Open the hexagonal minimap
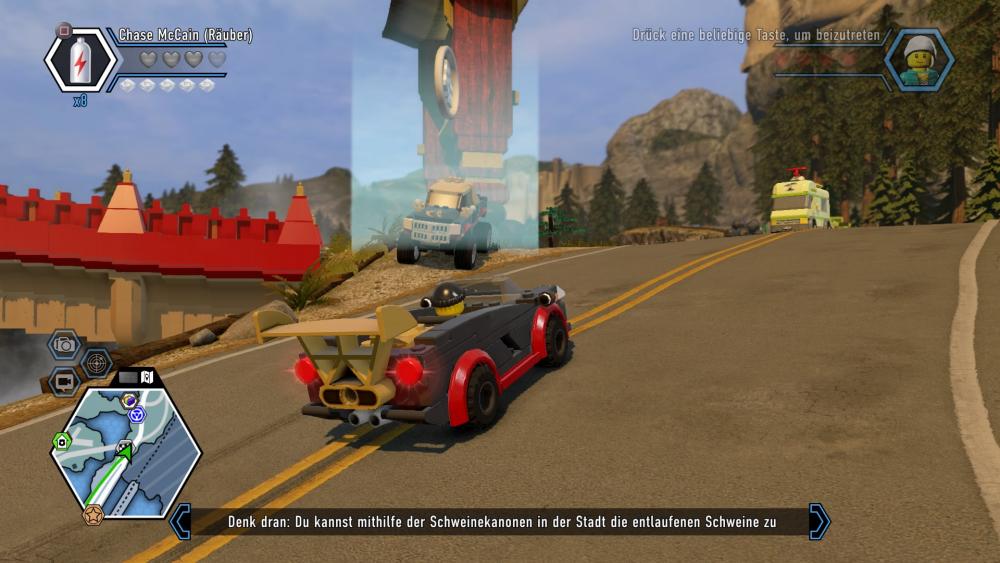The image size is (1000, 563). point(126,452)
